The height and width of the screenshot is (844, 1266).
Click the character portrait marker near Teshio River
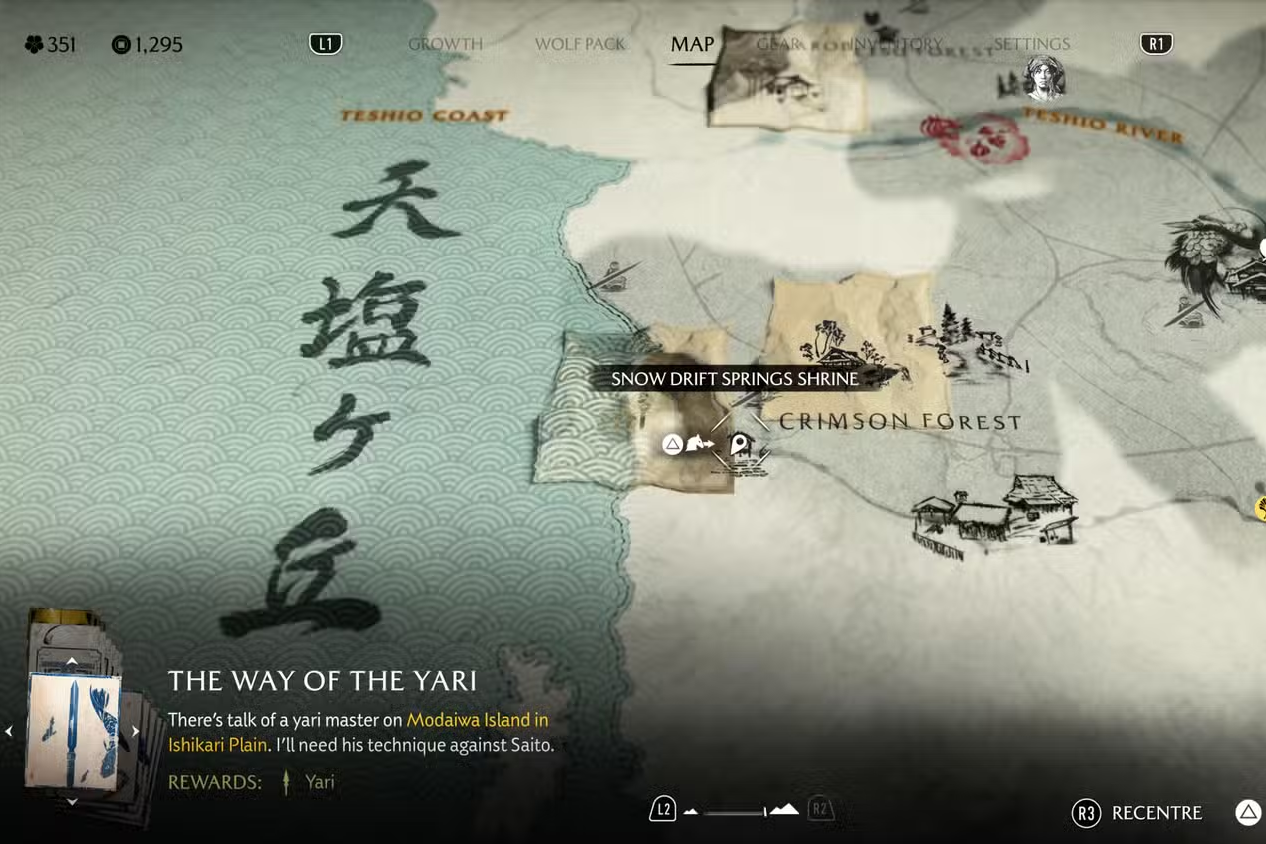point(1043,78)
